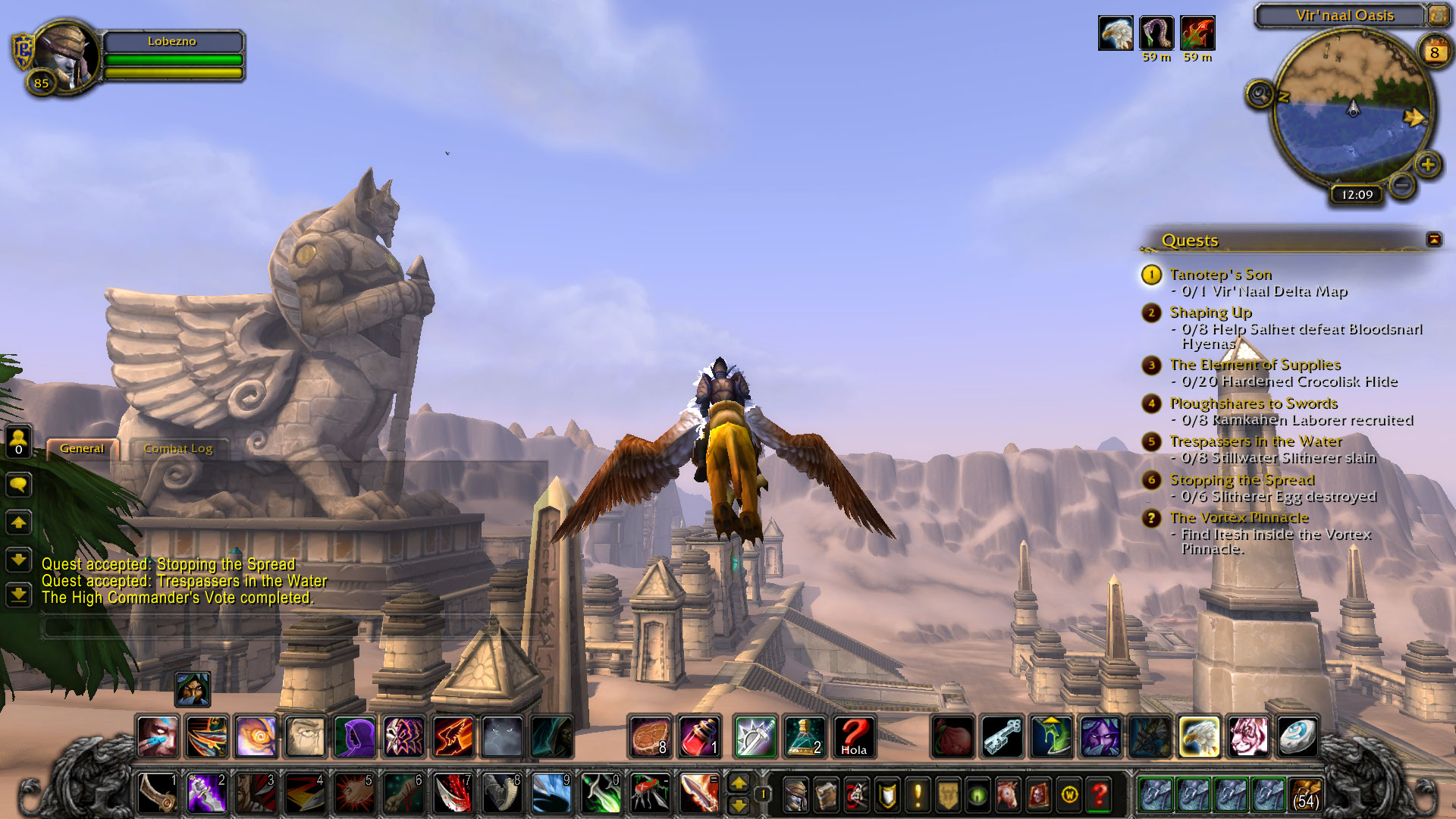Zoom in the minimap with plus button
Viewport: 1456px width, 819px height.
pos(1428,164)
